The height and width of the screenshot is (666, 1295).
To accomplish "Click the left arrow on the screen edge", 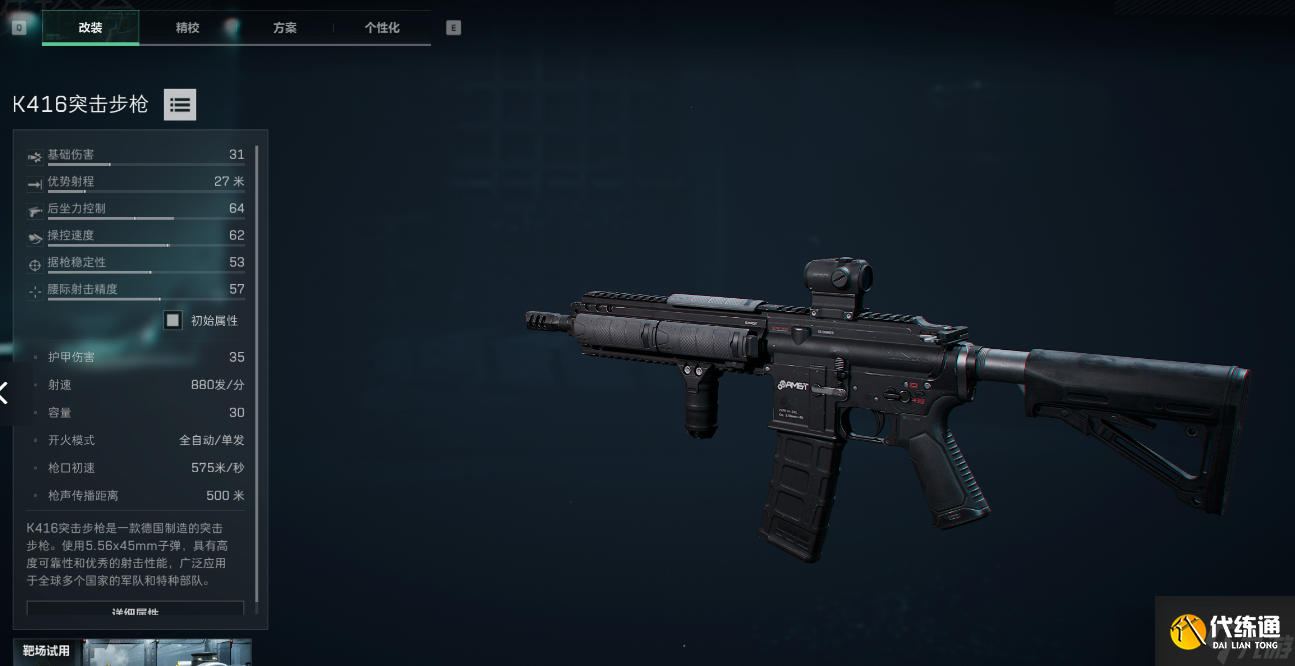I will [x=5, y=393].
